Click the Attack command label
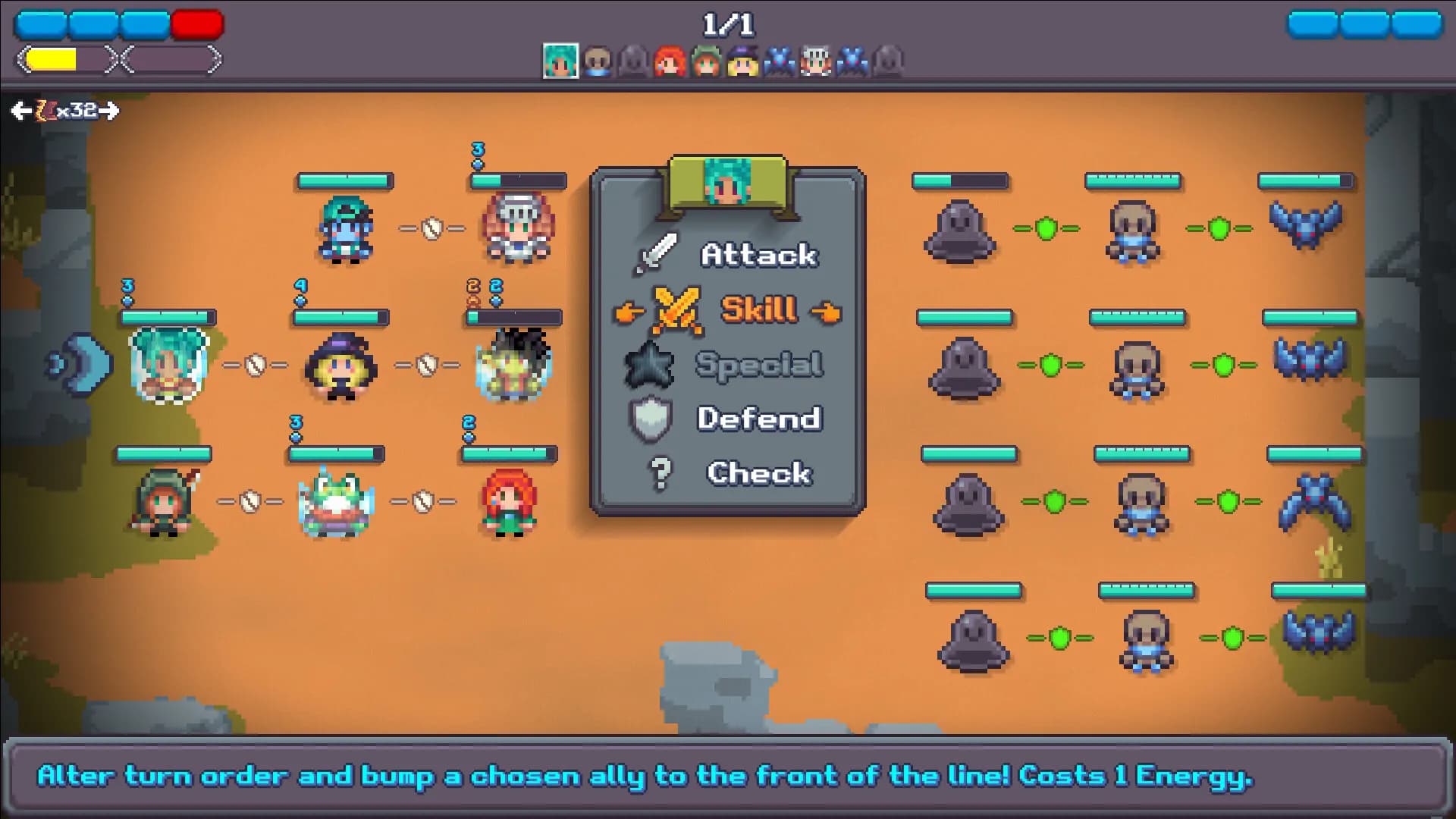Viewport: 1456px width, 819px height. click(x=758, y=253)
